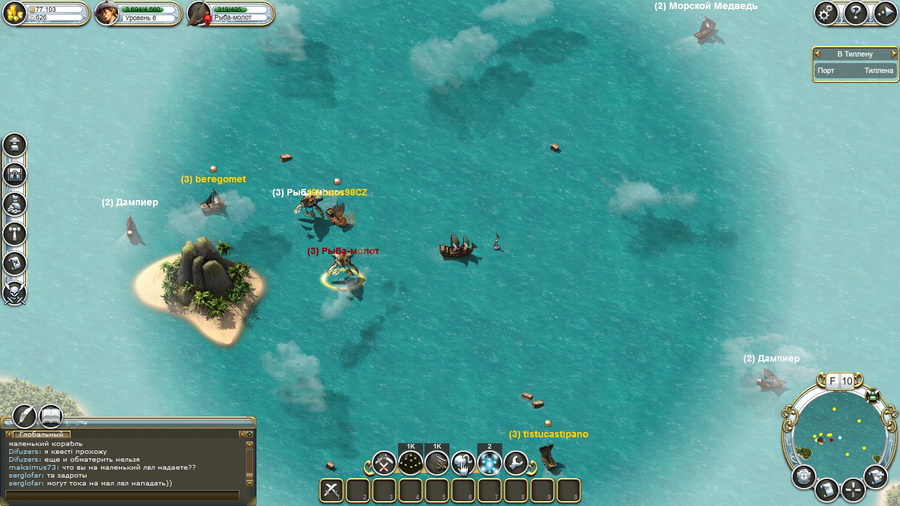Open the question mark help button
Screen dimensions: 900x506
[x=856, y=13]
